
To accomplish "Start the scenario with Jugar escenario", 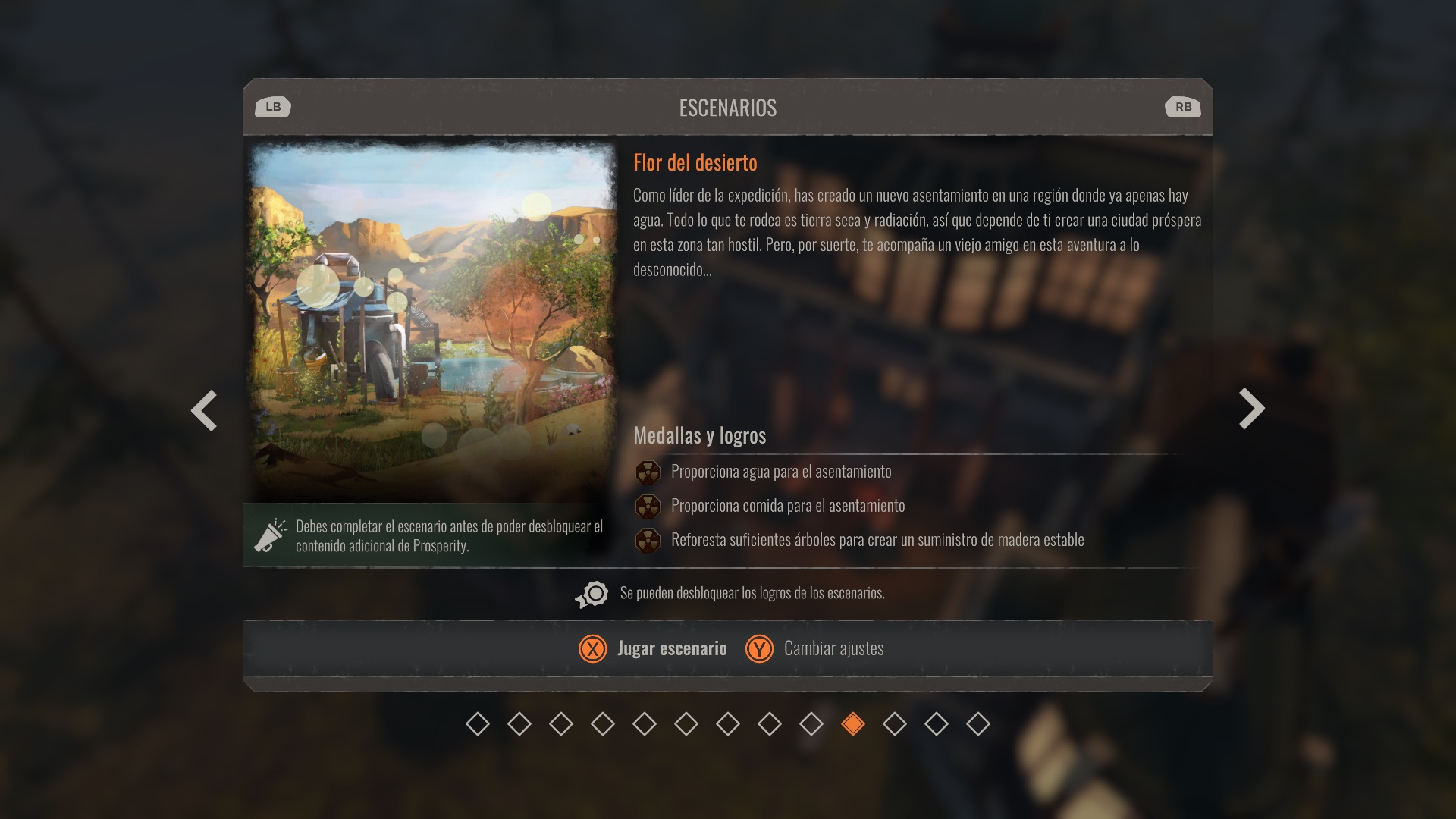I will click(654, 648).
